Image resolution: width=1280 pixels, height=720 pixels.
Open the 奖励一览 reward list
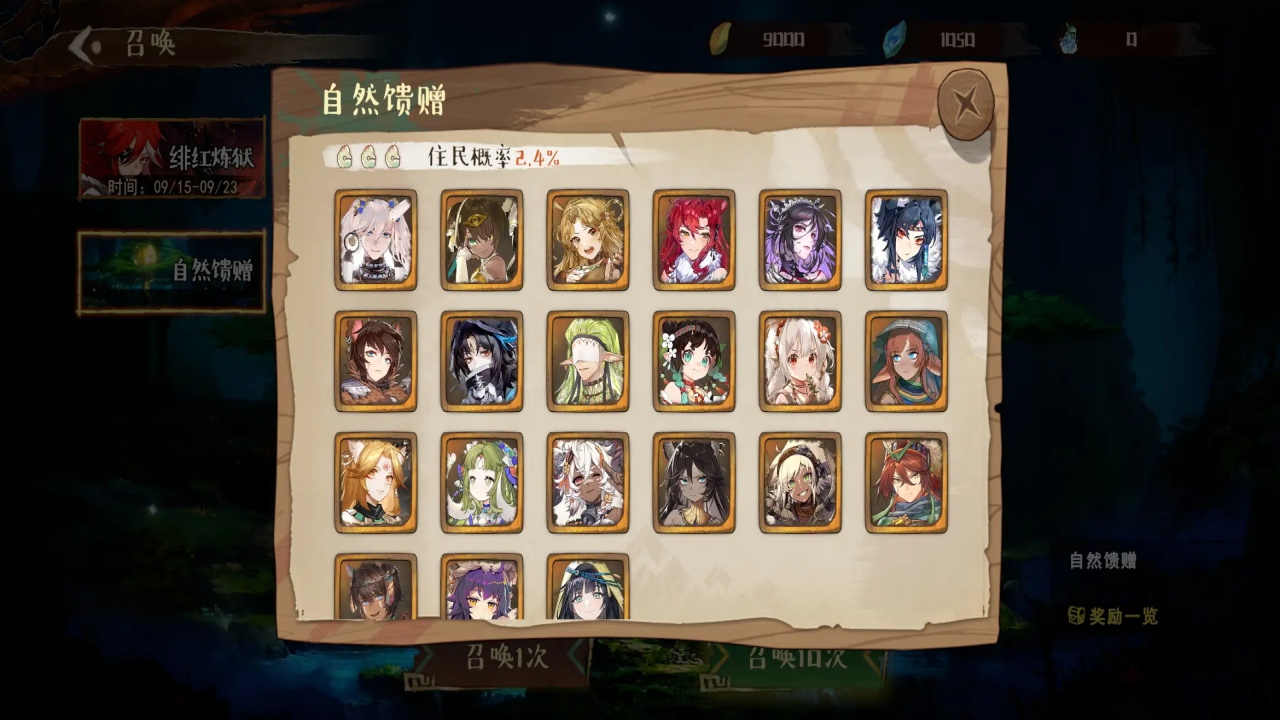[1113, 616]
